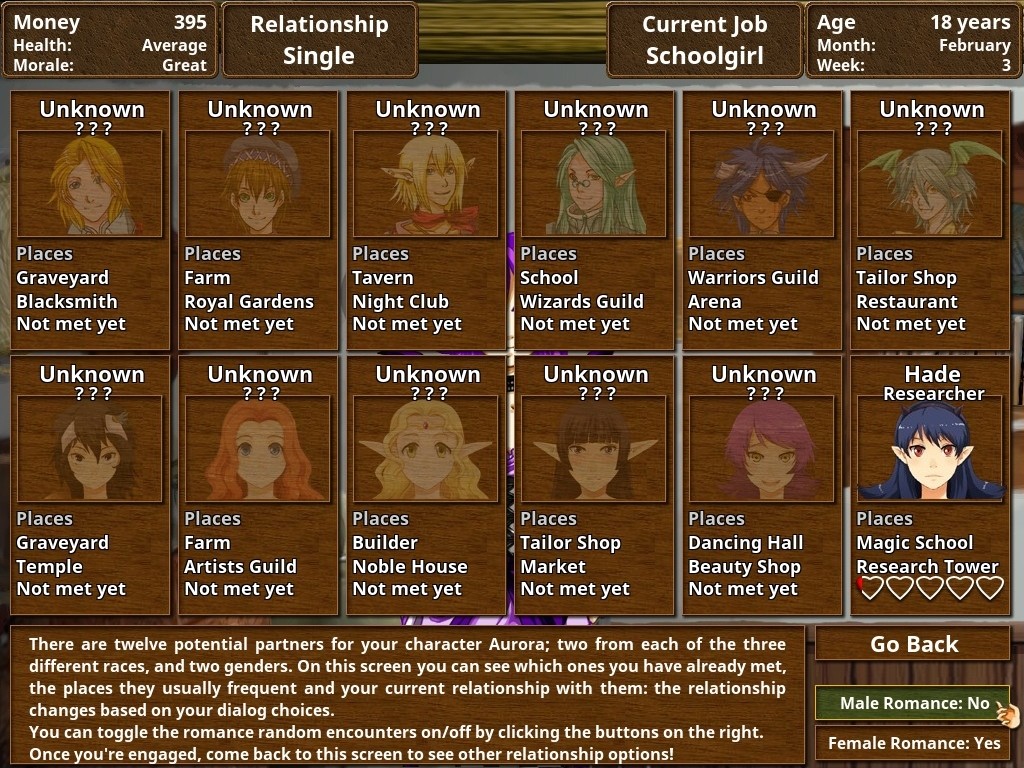Toggle the Male Romance option
1024x768 pixels.
[x=913, y=703]
